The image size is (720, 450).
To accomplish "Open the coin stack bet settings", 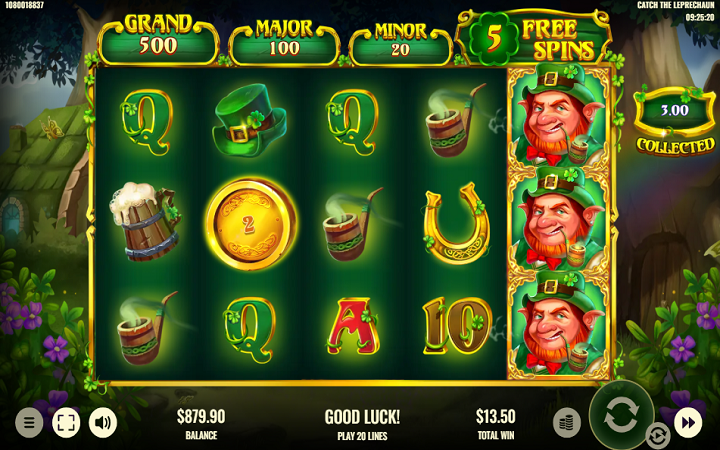I will (x=567, y=422).
